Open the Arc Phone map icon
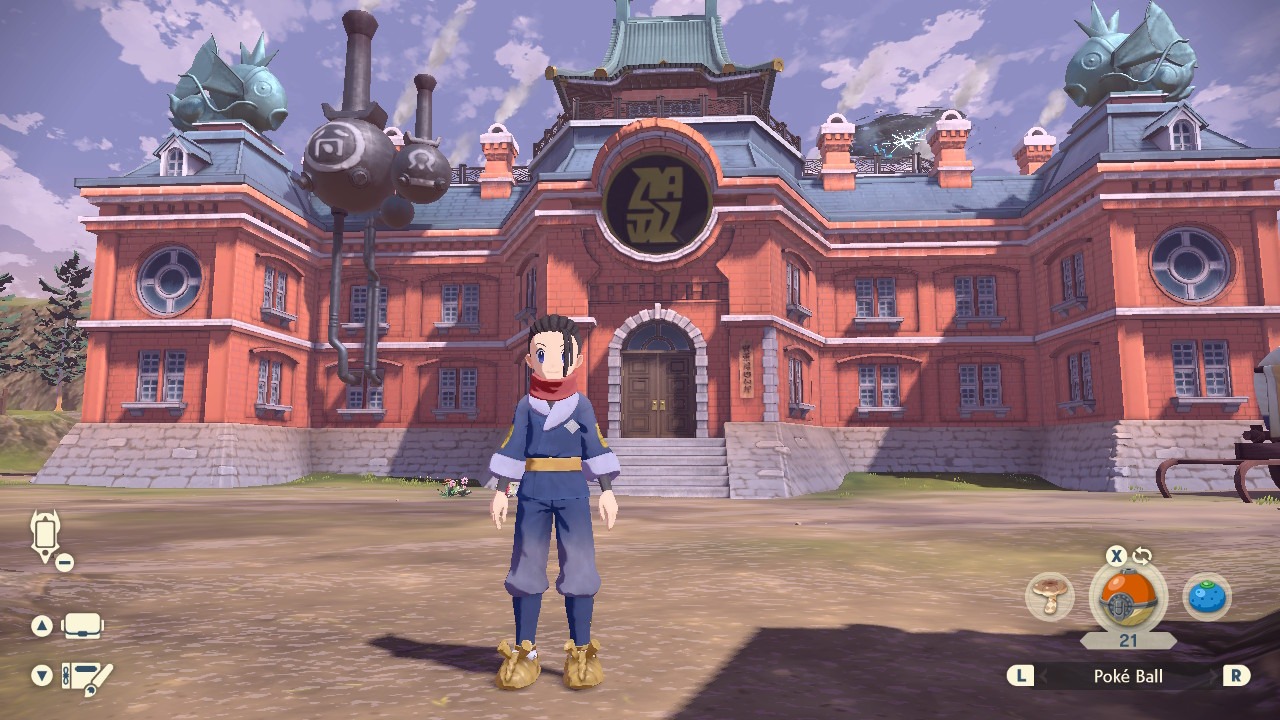Screen dimensions: 1280x720 click(46, 535)
